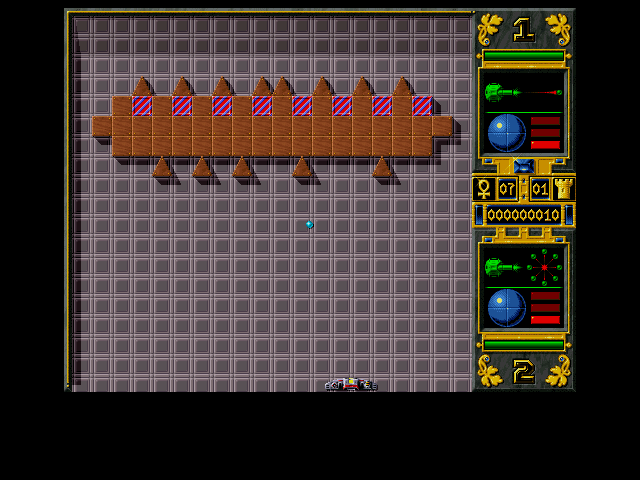The height and width of the screenshot is (480, 640).
Task: Select player 1's green laser weapon icon
Action: (498, 93)
